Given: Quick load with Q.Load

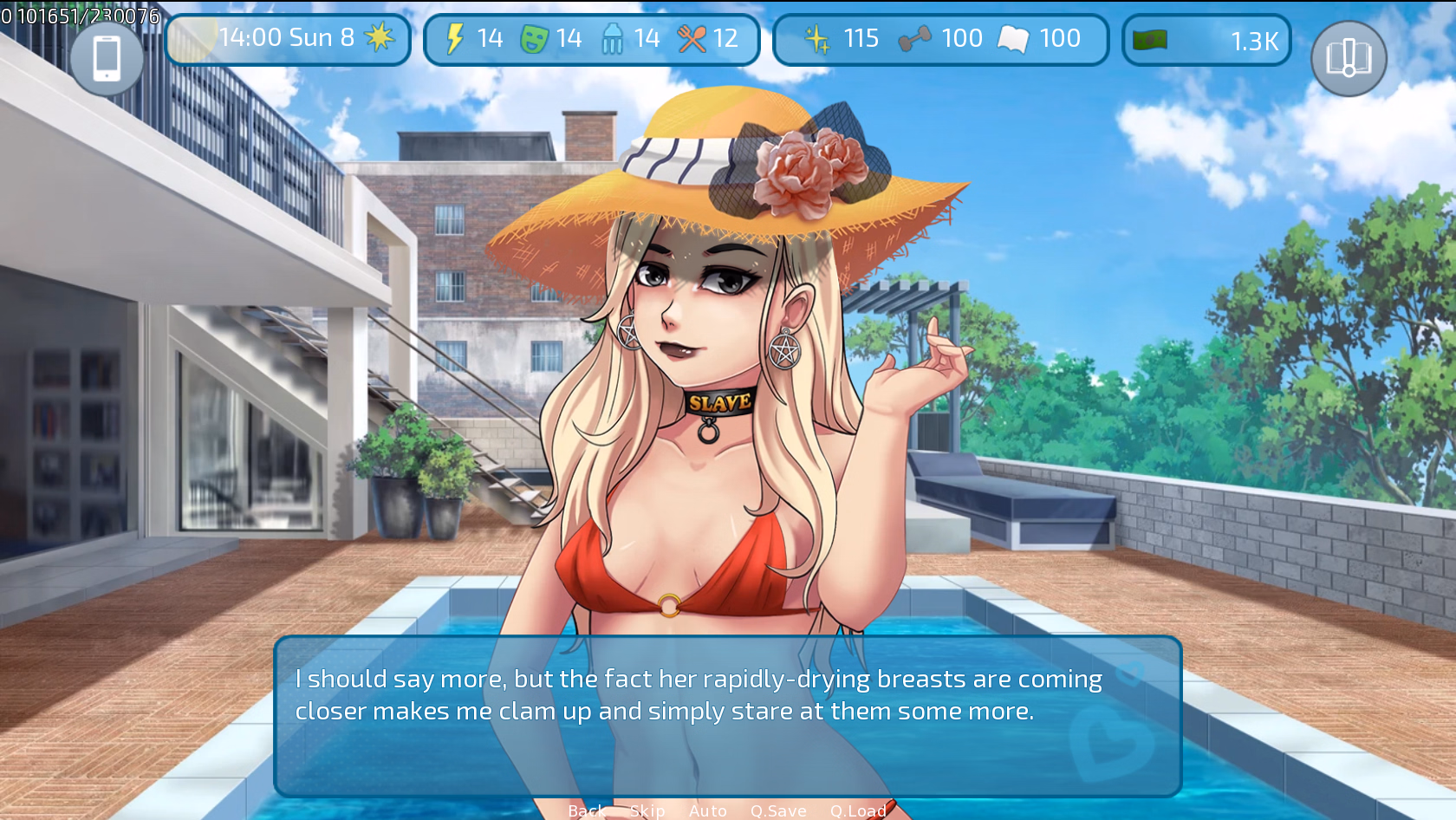Looking at the screenshot, I should tap(858, 810).
